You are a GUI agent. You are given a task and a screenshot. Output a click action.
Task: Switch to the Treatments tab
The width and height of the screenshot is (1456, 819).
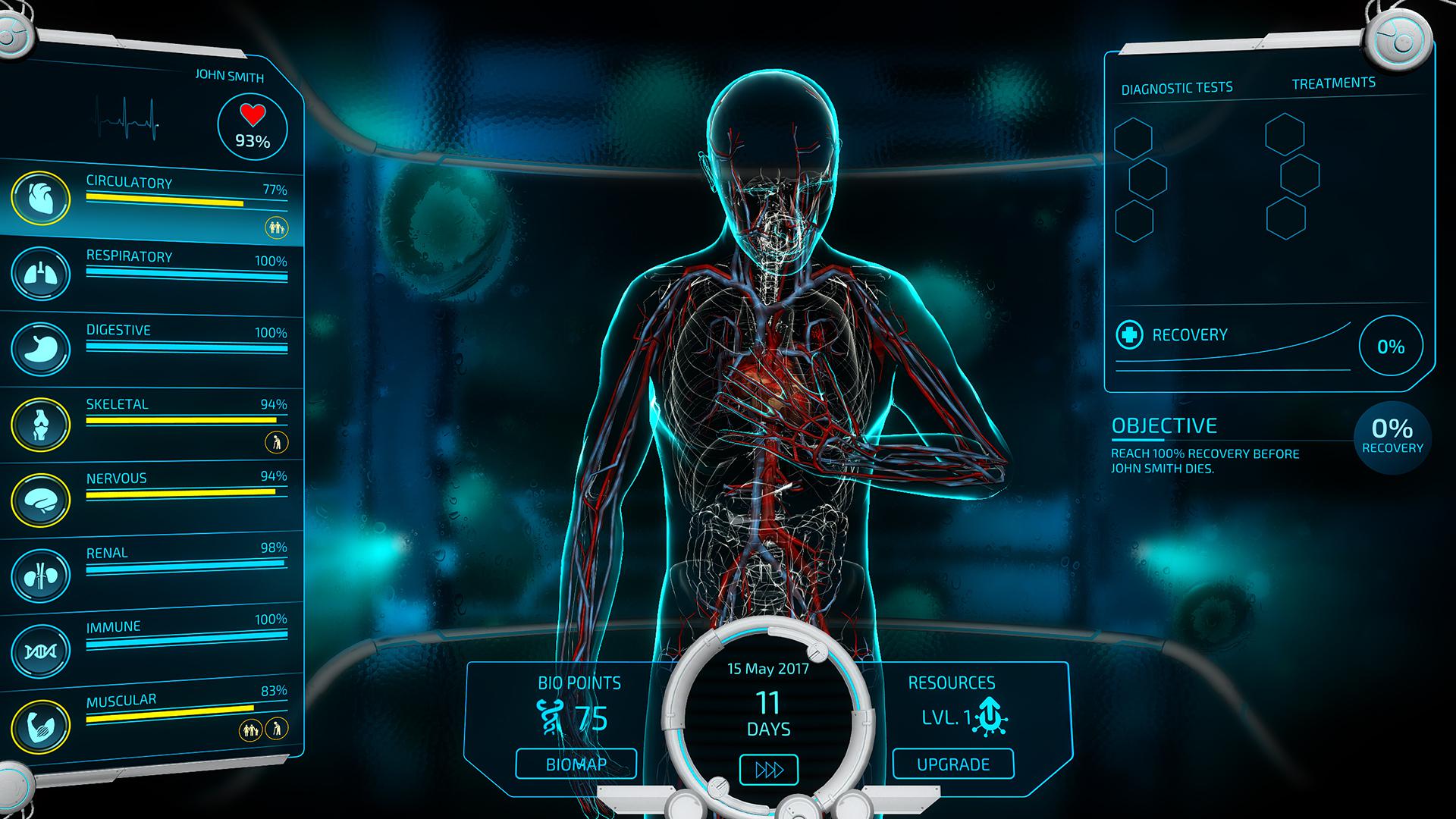1335,83
